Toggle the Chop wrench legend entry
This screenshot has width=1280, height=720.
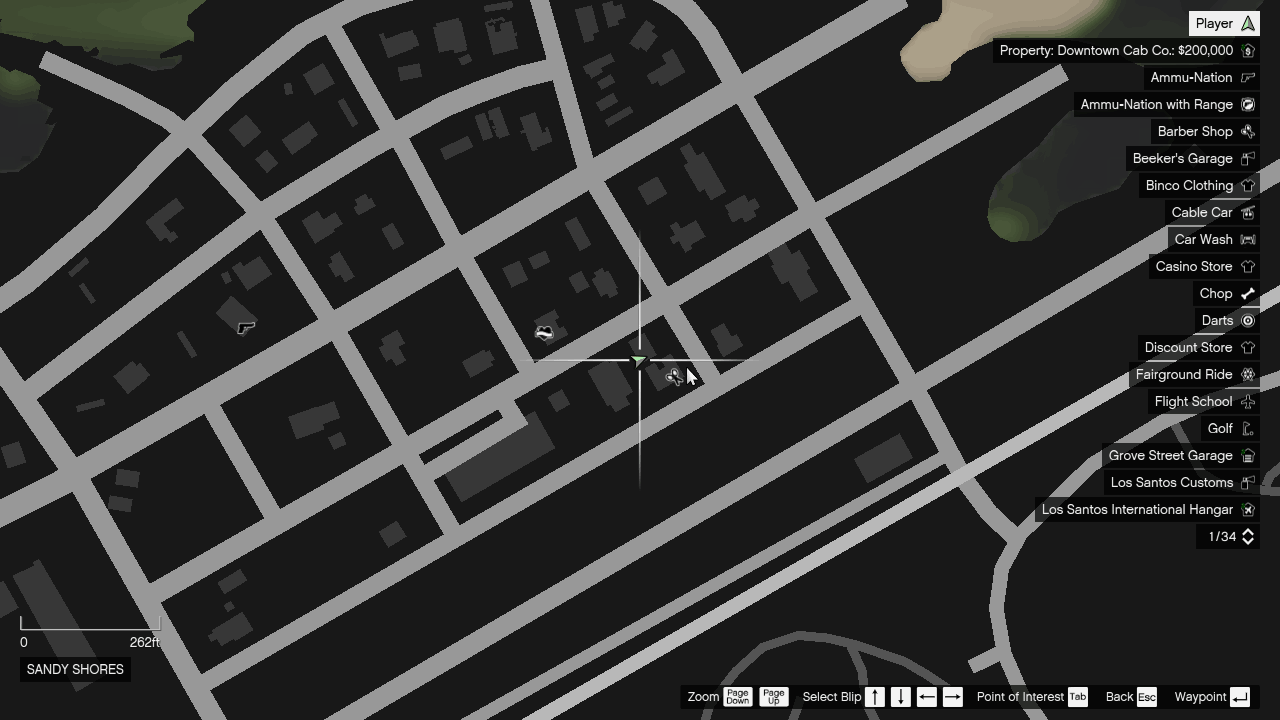pyautogui.click(x=1226, y=293)
